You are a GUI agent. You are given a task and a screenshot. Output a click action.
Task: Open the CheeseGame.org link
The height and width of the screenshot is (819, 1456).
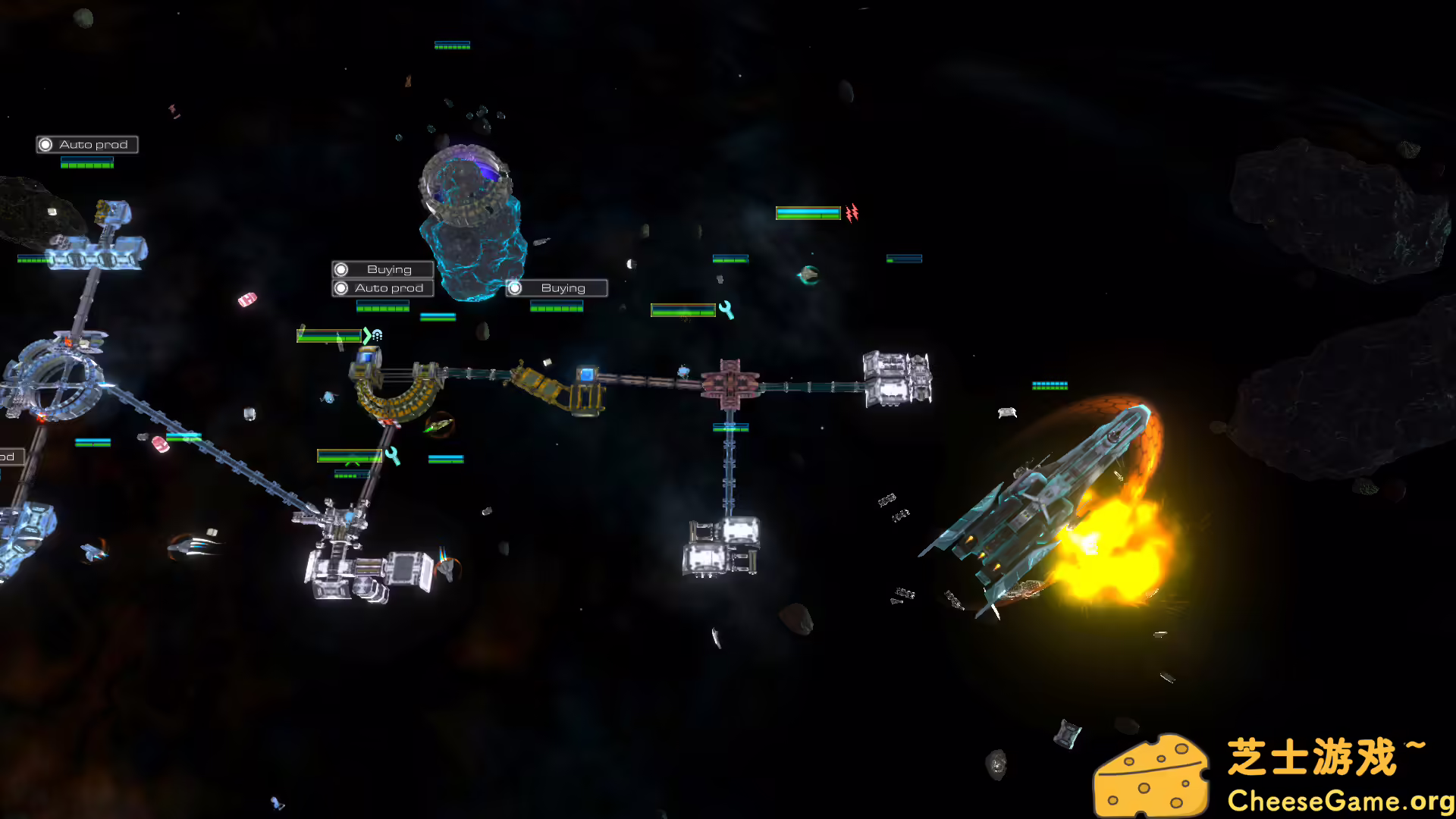[x=1342, y=799]
